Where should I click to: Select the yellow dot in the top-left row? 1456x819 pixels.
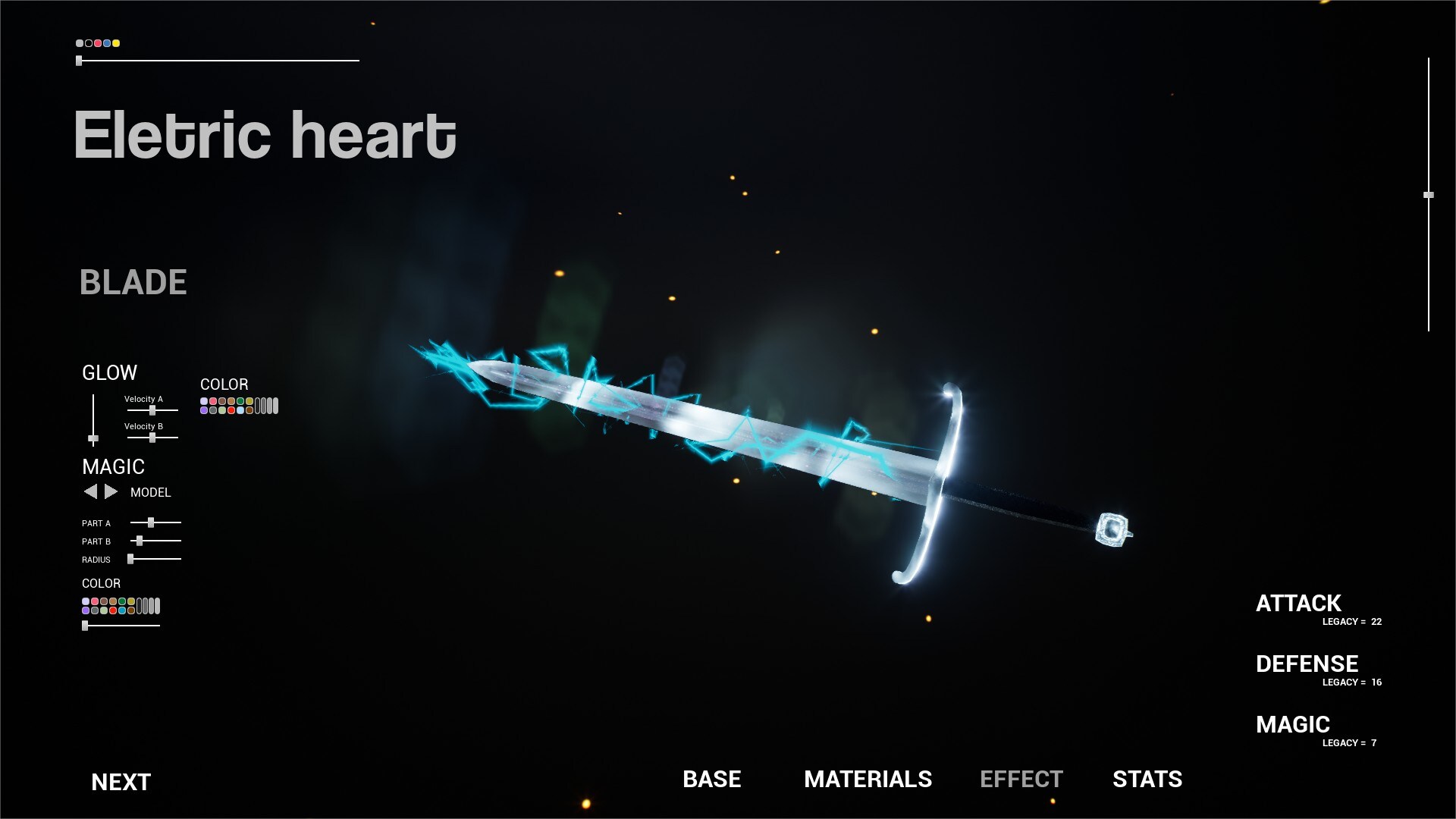[x=116, y=44]
